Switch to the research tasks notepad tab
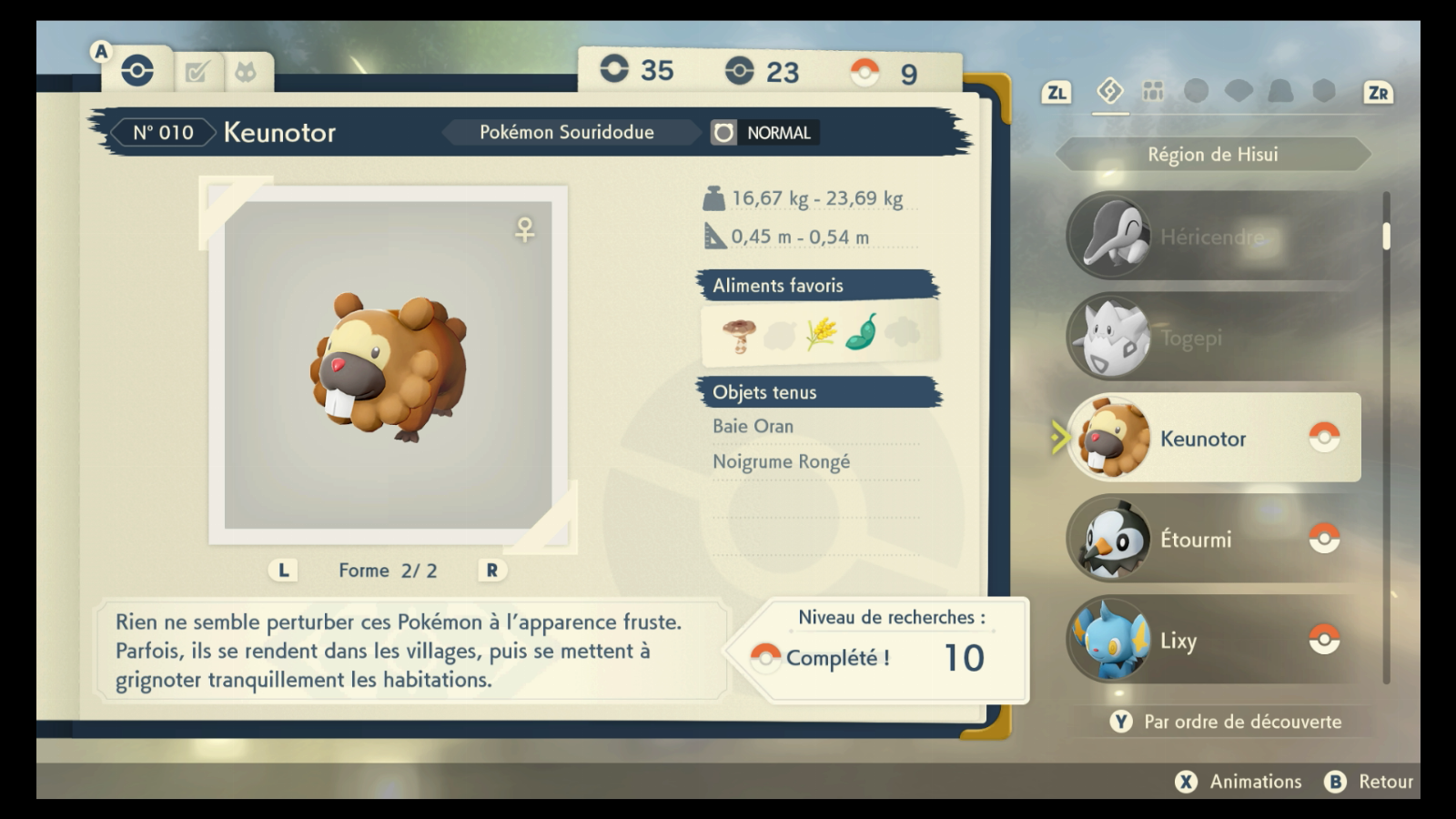1456x819 pixels. click(197, 72)
